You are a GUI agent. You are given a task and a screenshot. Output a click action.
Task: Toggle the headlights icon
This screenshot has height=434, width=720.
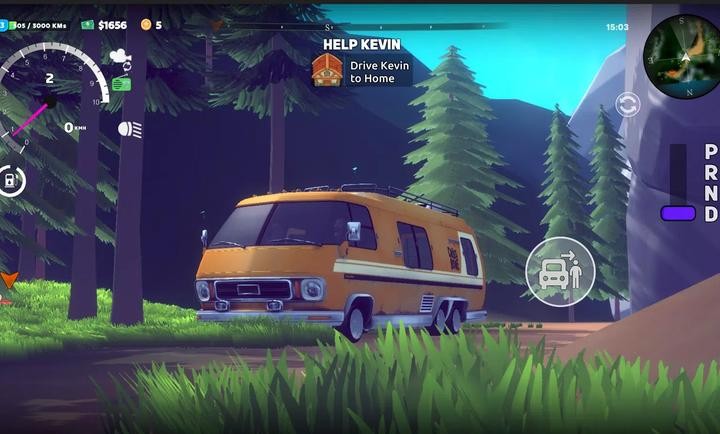(129, 129)
